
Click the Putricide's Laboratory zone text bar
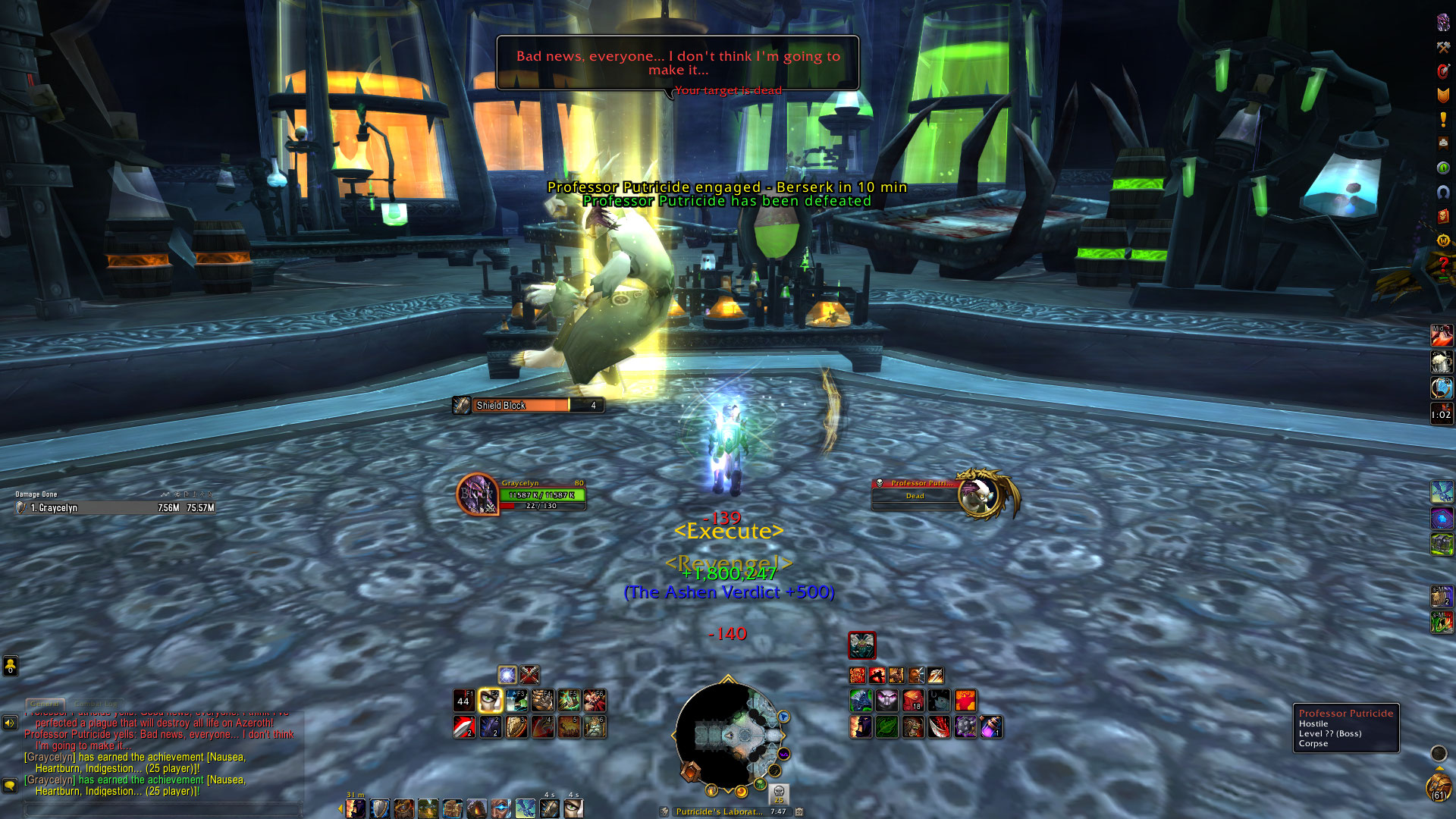click(x=719, y=811)
